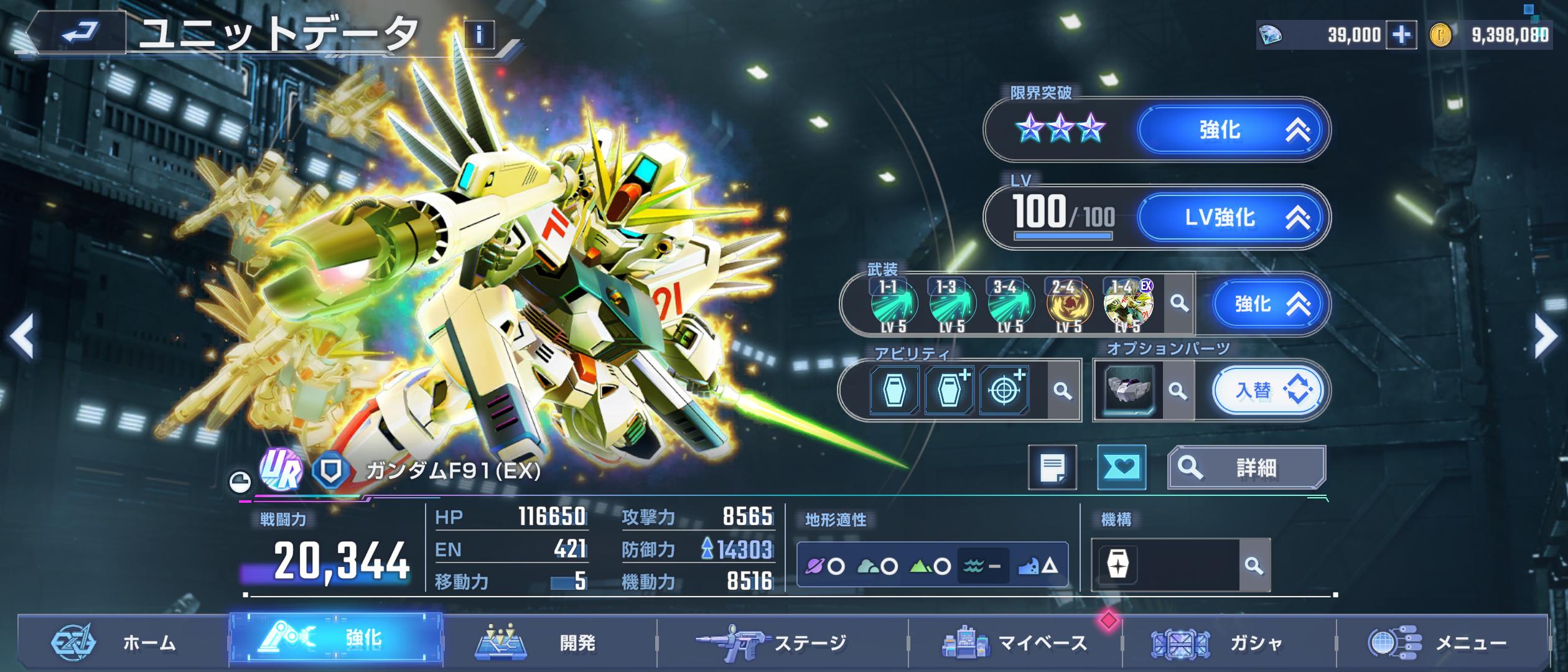Add diamonds with the plus button
Image resolution: width=1568 pixels, height=672 pixels.
[x=1401, y=35]
